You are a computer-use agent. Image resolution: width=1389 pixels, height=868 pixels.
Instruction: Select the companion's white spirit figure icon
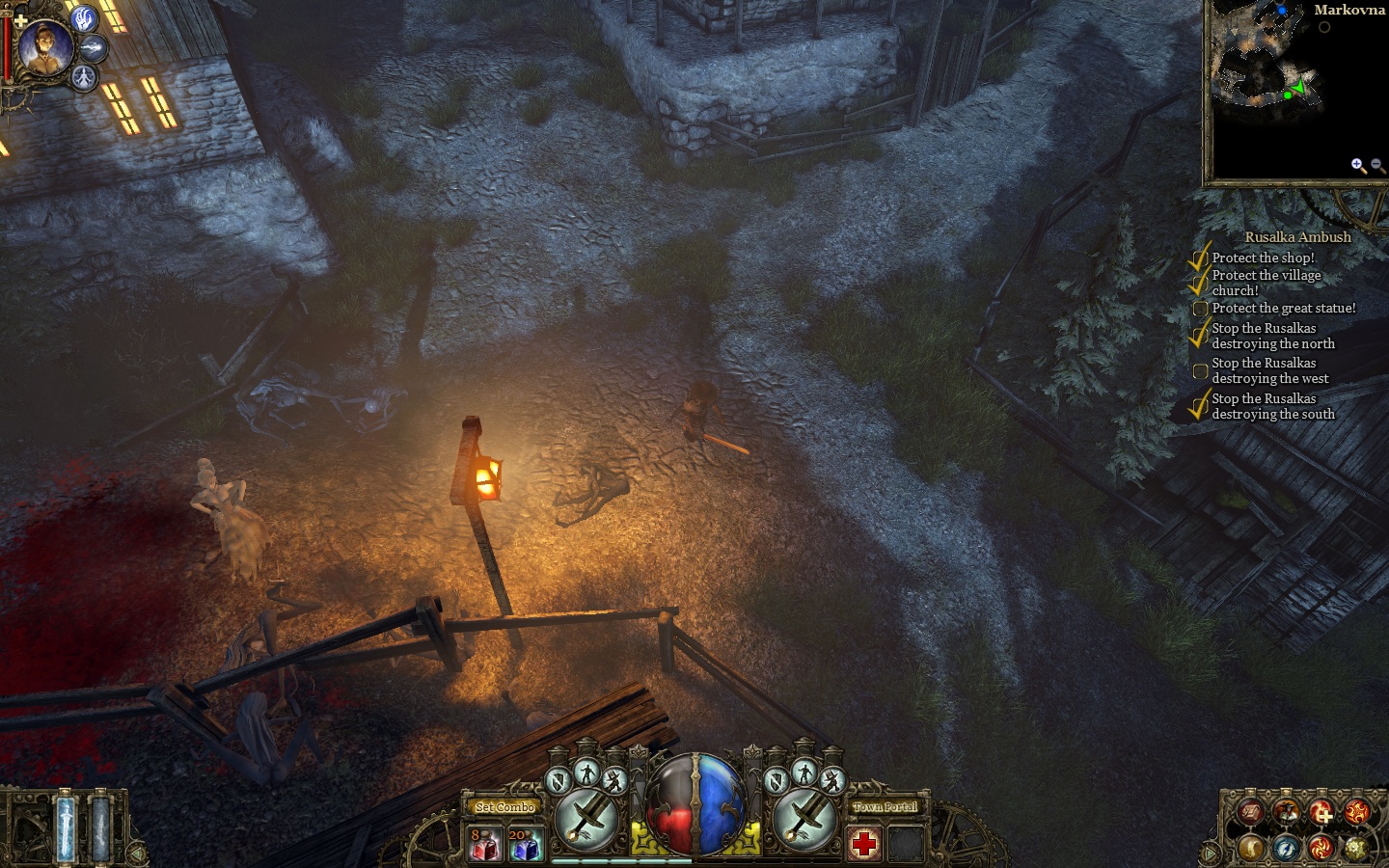click(x=86, y=76)
